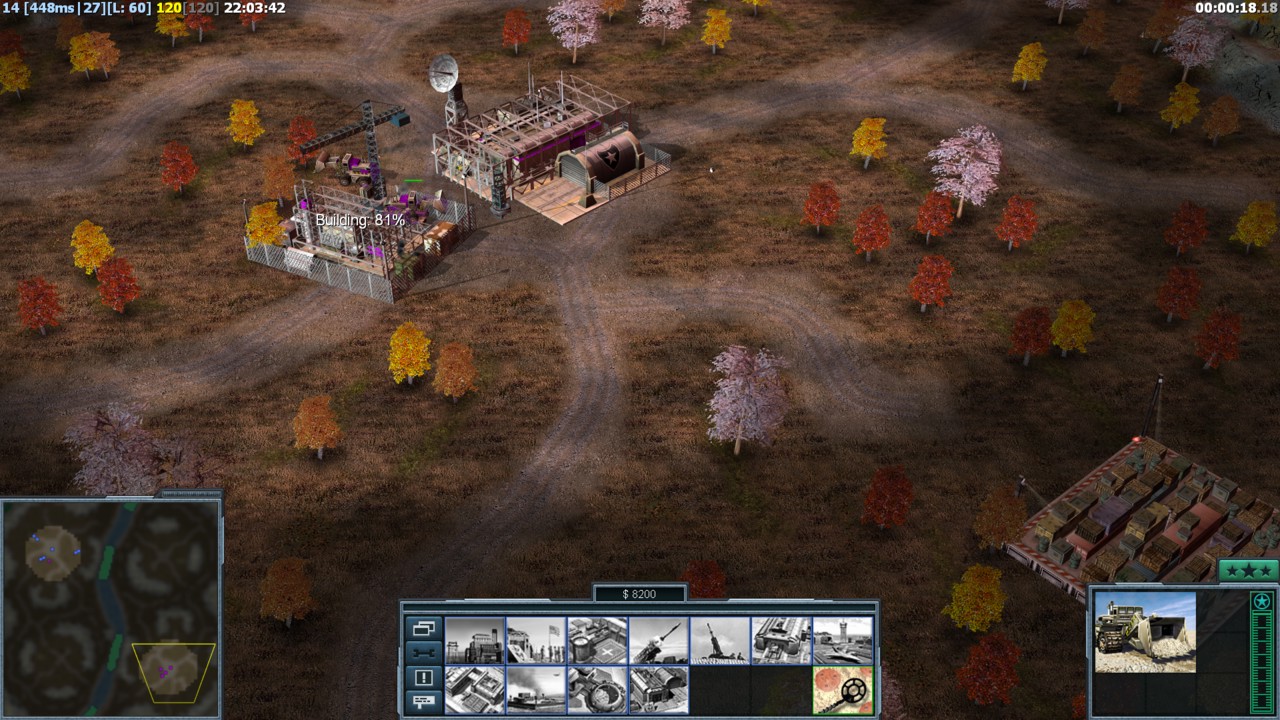Click the star rank icon above the experience bar
The width and height of the screenshot is (1280, 720).
pos(1261,601)
